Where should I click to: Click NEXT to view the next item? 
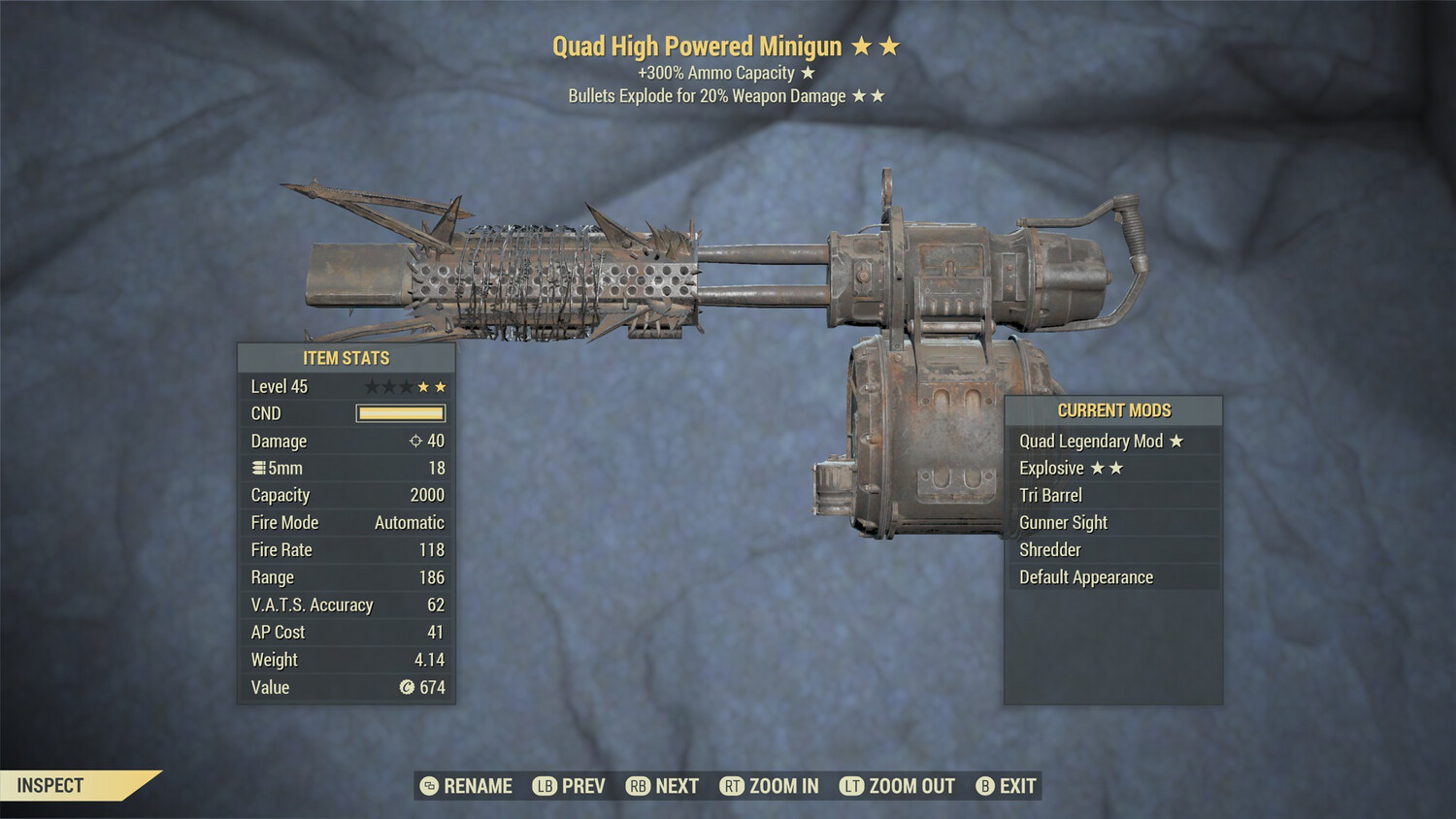(x=677, y=786)
